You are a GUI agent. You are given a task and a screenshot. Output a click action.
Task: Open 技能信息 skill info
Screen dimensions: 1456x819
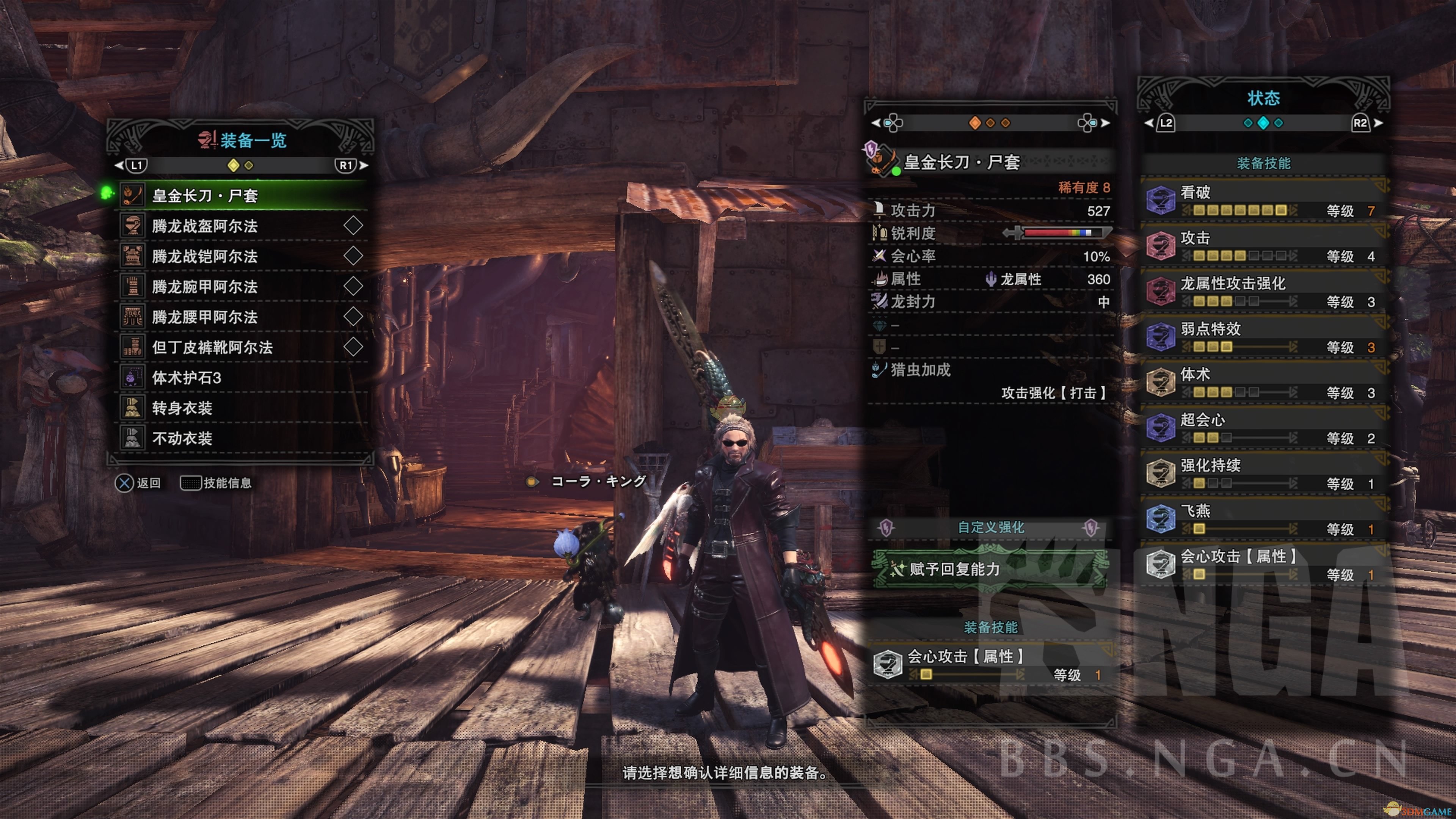click(x=216, y=483)
